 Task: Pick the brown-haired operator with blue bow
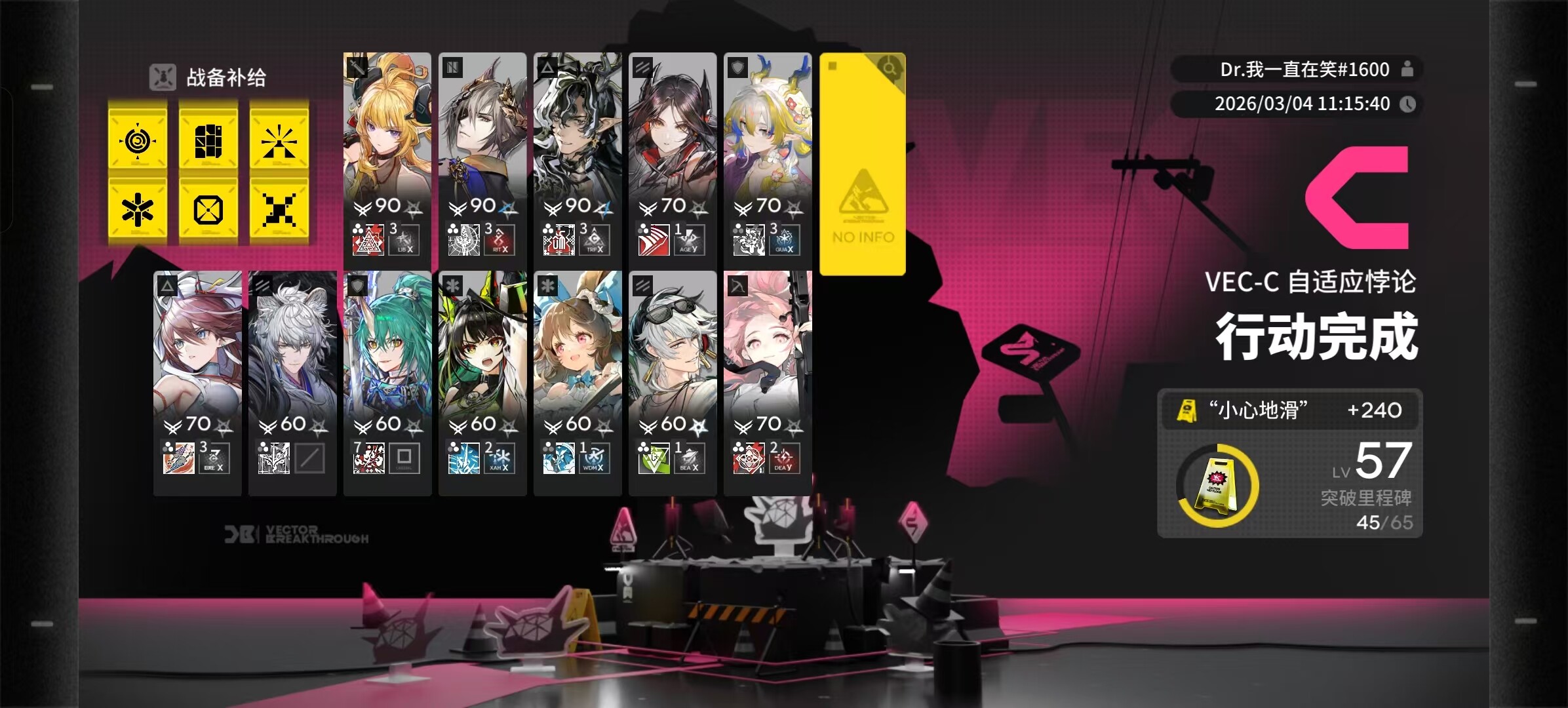(578, 377)
